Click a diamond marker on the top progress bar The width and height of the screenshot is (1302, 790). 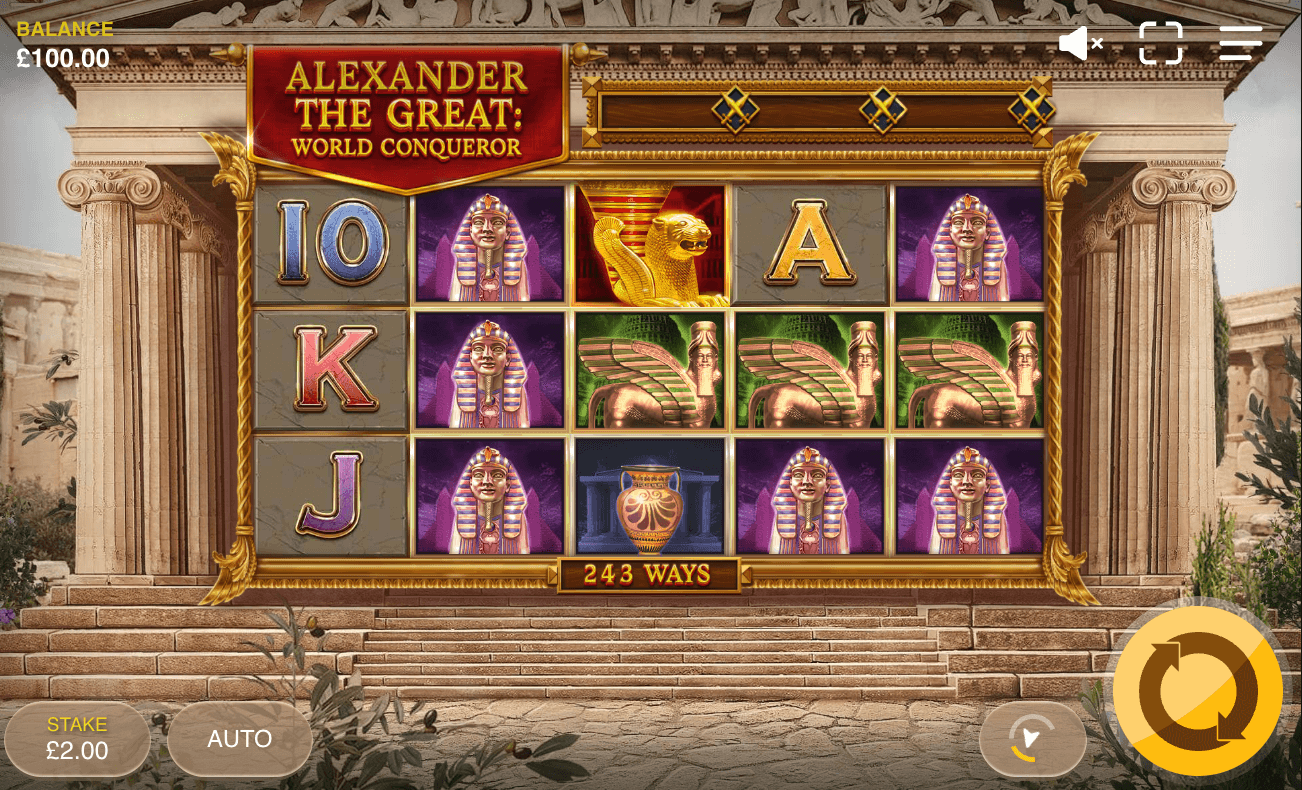tap(733, 108)
